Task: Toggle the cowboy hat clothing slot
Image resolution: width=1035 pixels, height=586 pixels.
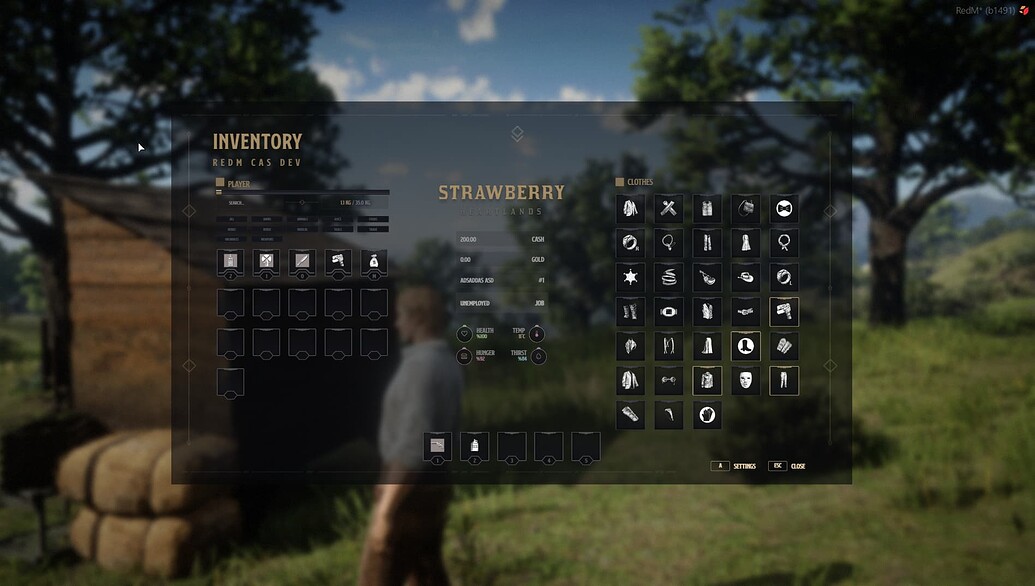Action: [x=746, y=277]
